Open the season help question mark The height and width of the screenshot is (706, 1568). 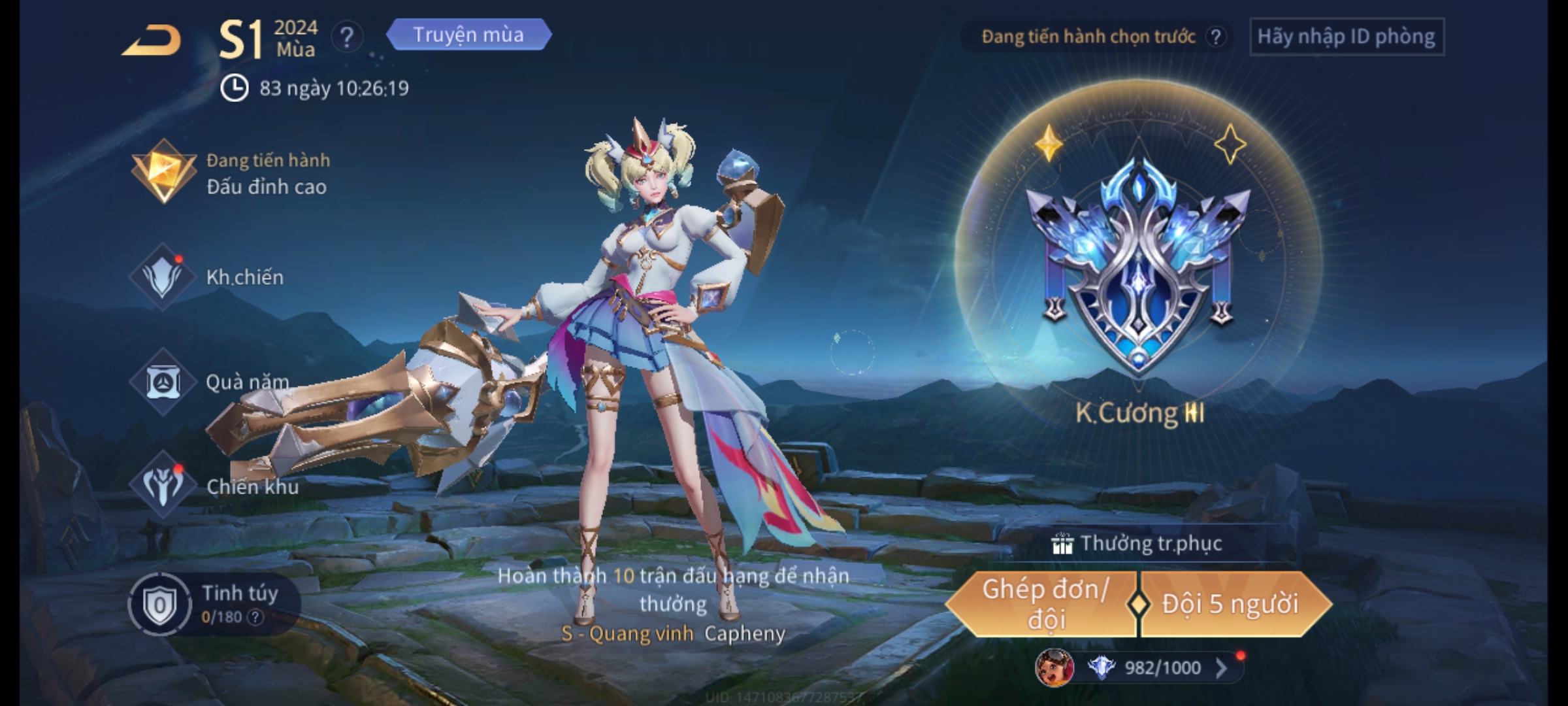click(347, 37)
